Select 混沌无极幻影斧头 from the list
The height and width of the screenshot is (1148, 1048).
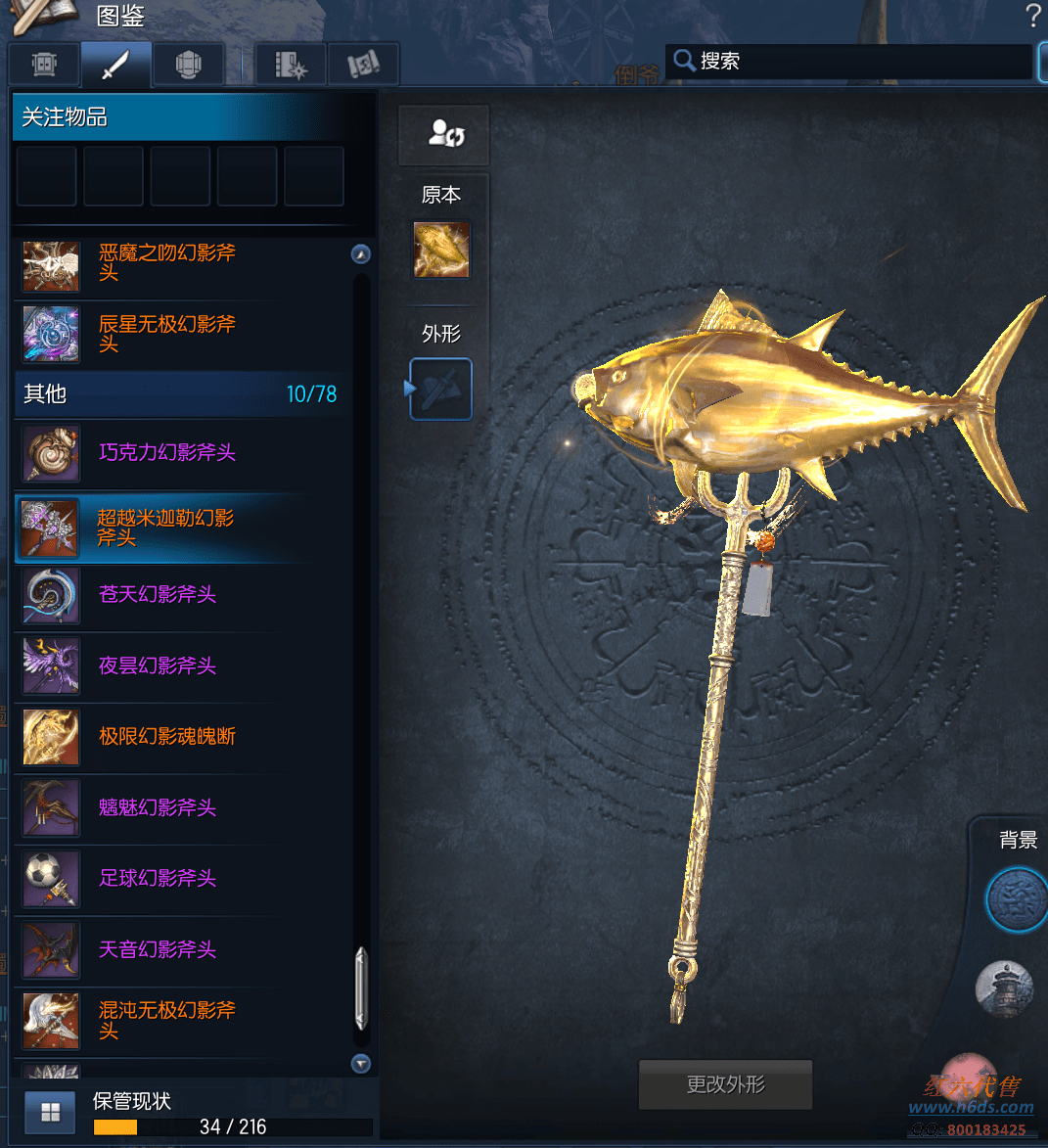pos(167,1020)
